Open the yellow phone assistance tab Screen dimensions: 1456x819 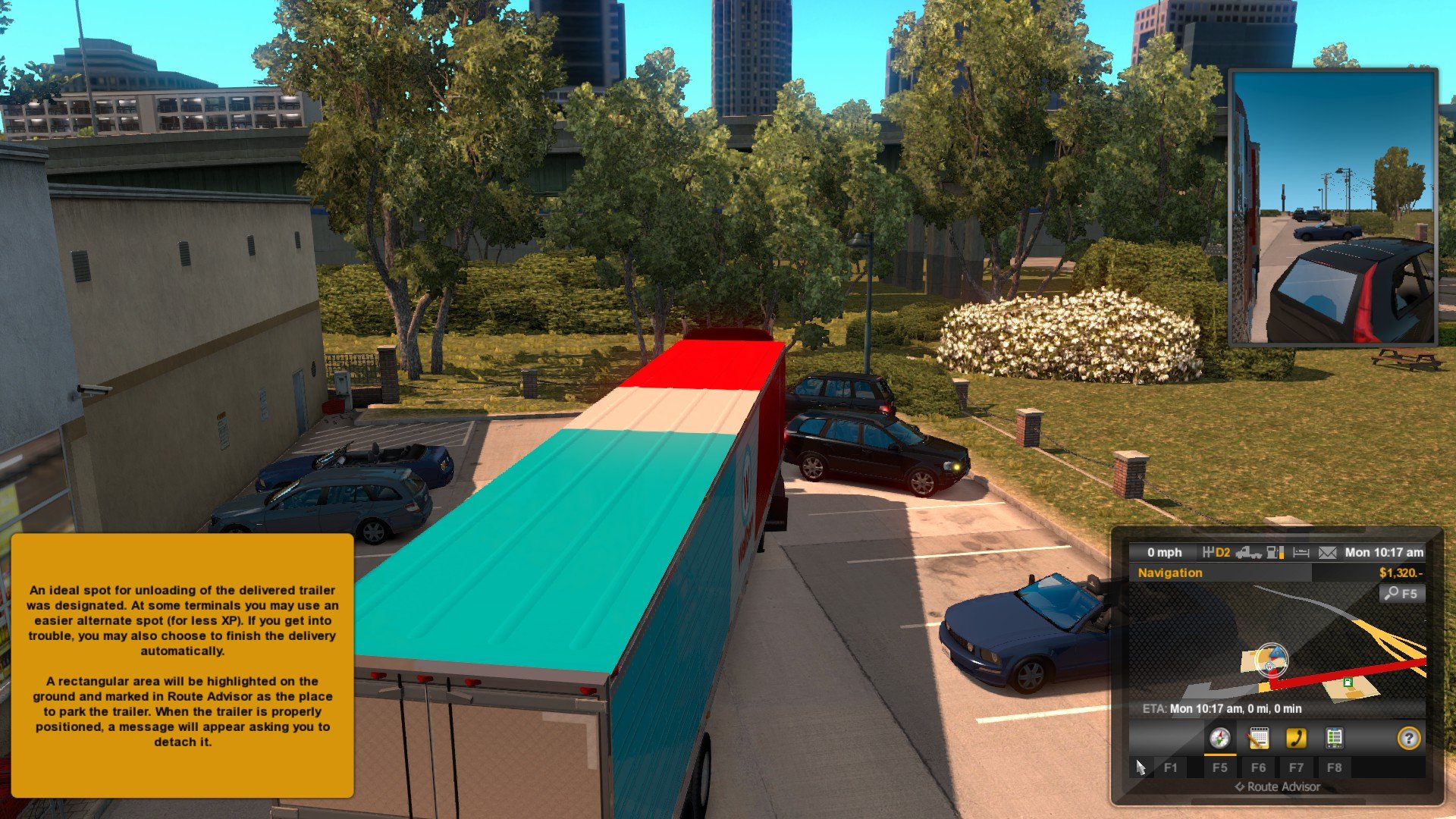tap(1296, 738)
